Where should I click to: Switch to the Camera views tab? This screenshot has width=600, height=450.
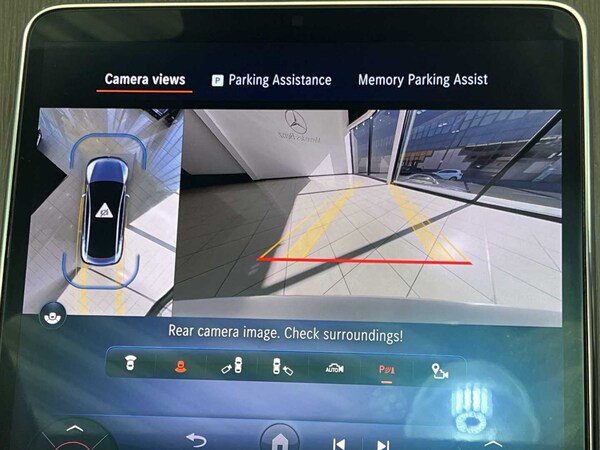coord(145,80)
